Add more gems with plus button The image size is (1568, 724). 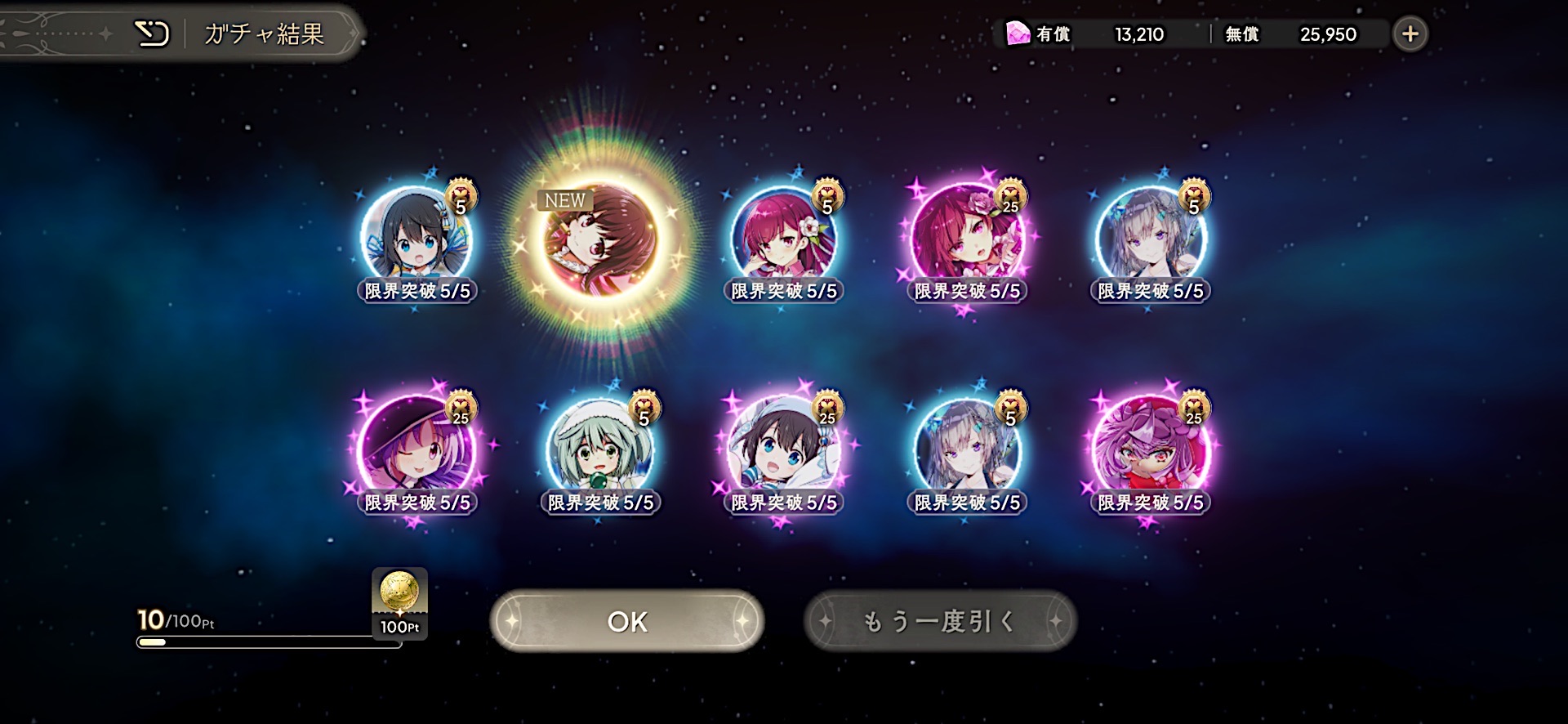click(1410, 34)
